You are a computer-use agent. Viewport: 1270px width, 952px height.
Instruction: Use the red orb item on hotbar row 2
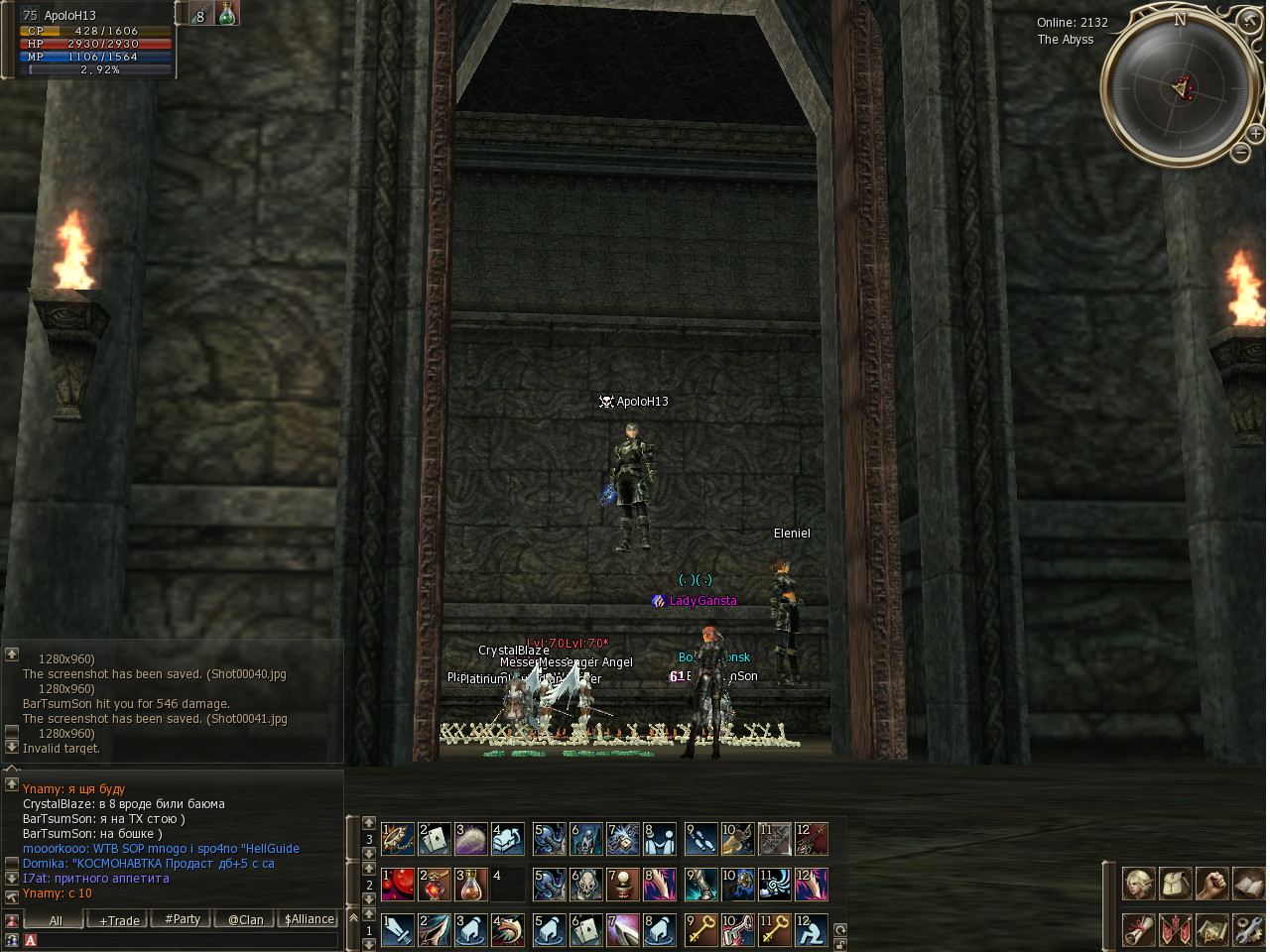coord(399,884)
